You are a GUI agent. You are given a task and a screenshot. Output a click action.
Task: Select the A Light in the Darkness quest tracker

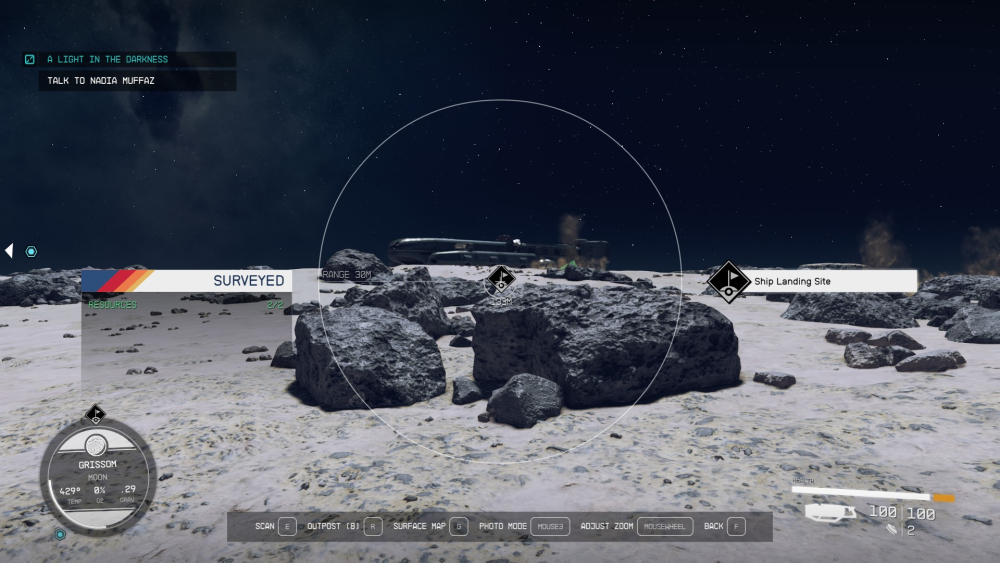[107, 59]
